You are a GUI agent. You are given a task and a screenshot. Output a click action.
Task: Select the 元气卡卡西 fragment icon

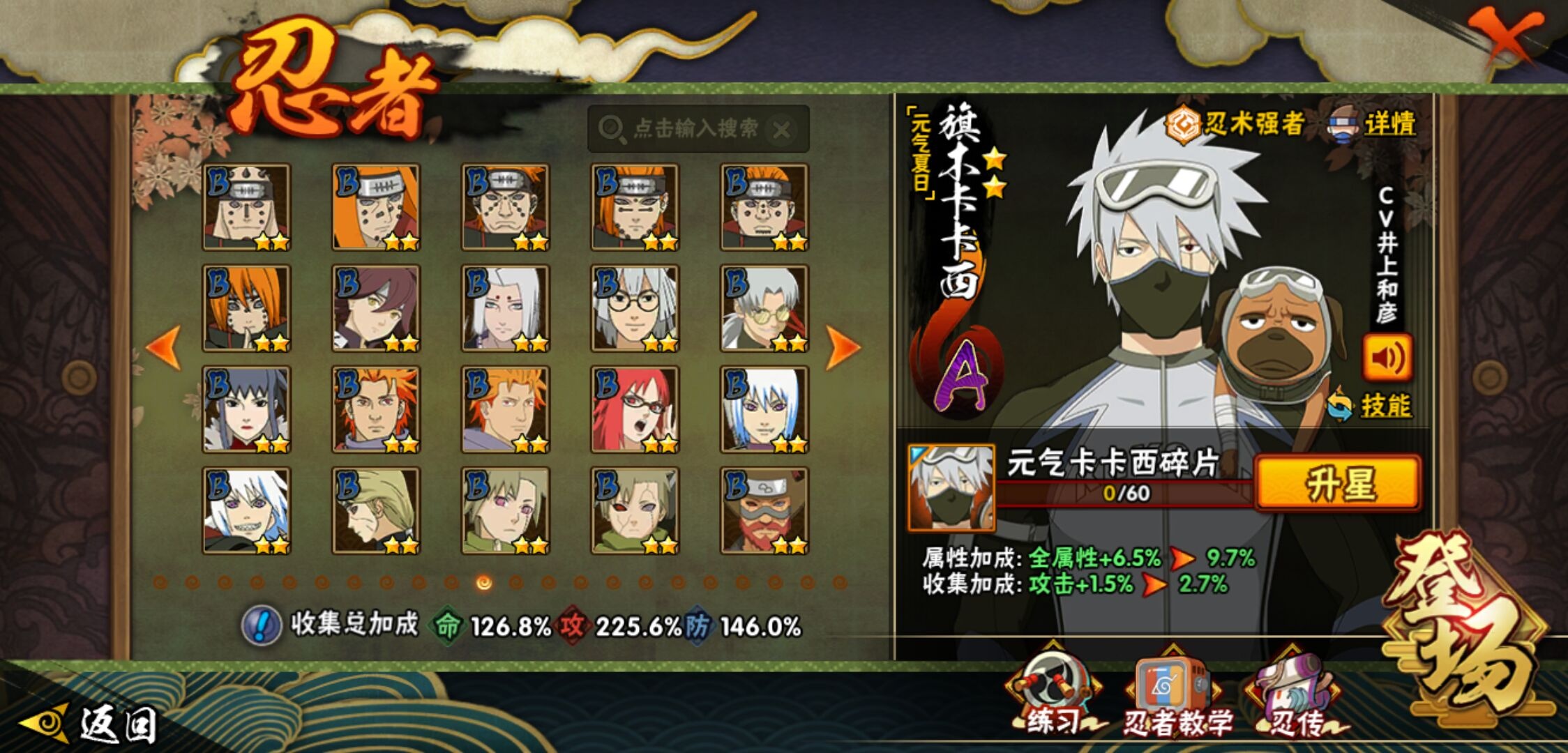pyautogui.click(x=951, y=488)
